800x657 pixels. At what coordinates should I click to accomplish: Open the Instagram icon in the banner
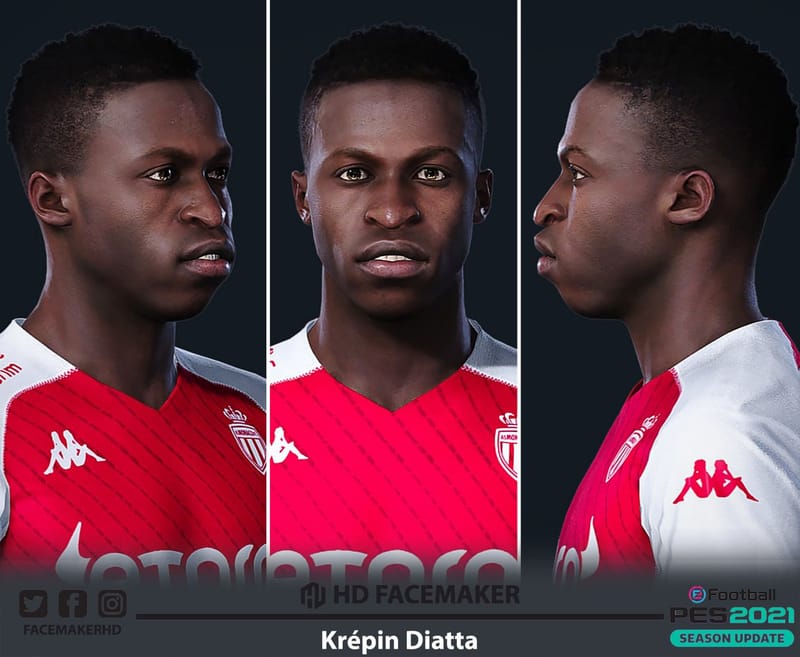click(112, 604)
